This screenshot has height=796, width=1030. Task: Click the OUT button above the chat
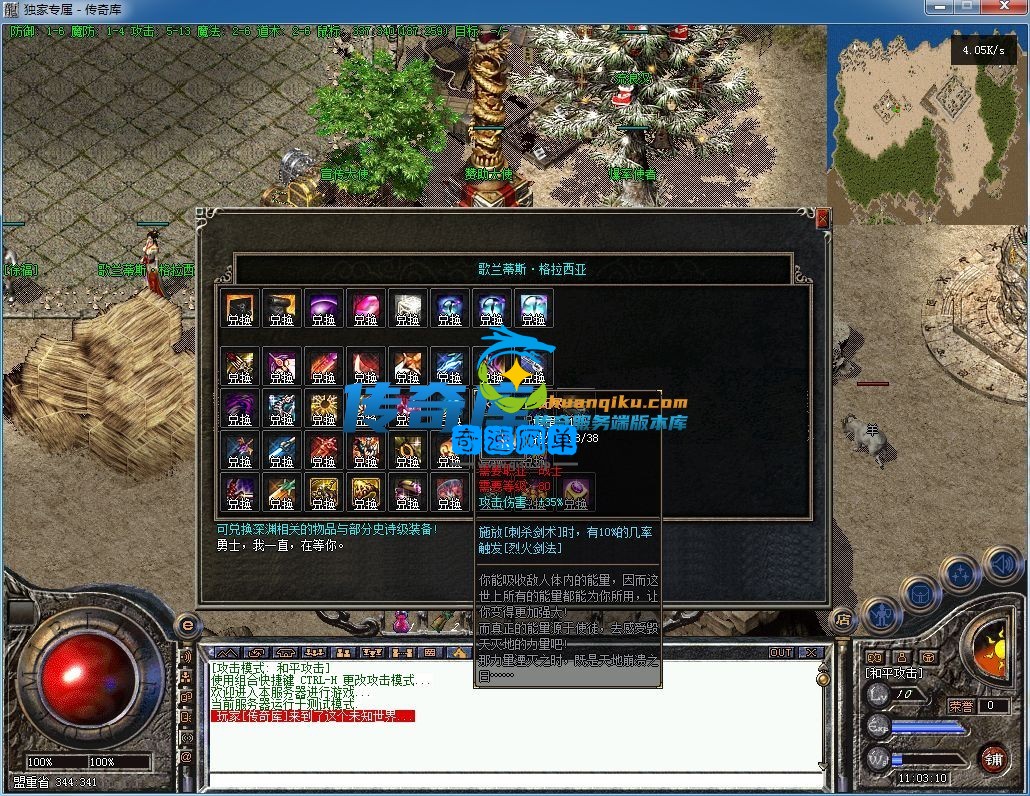(780, 652)
